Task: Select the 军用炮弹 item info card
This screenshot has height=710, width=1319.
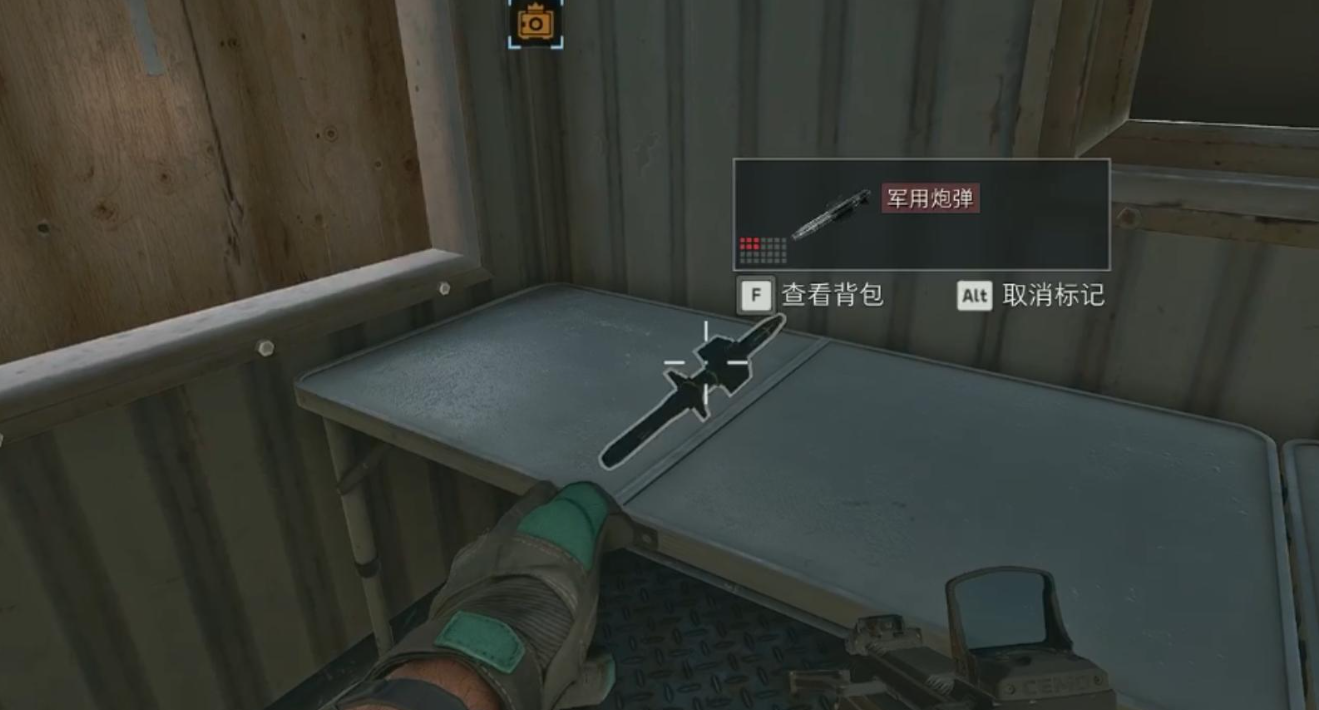Action: click(921, 215)
